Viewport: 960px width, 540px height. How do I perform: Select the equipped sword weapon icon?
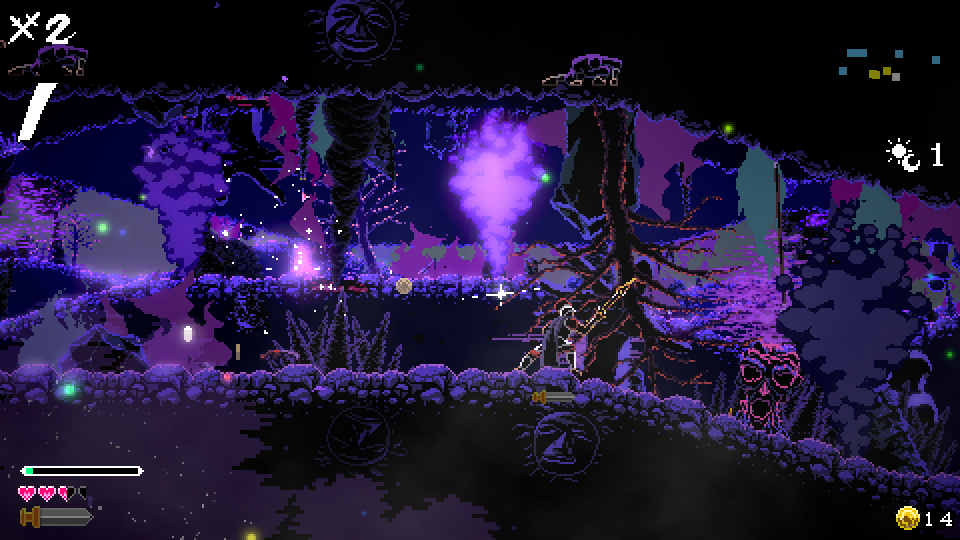click(x=56, y=516)
